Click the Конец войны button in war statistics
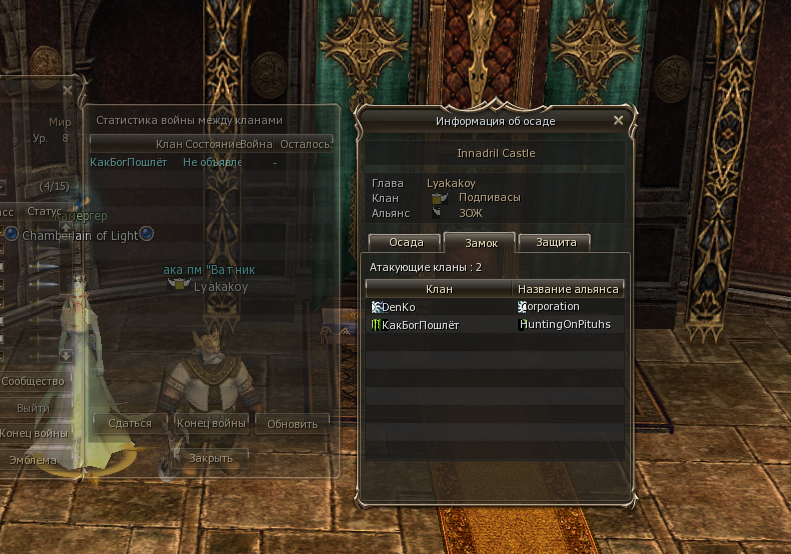The image size is (791, 554). [211, 423]
